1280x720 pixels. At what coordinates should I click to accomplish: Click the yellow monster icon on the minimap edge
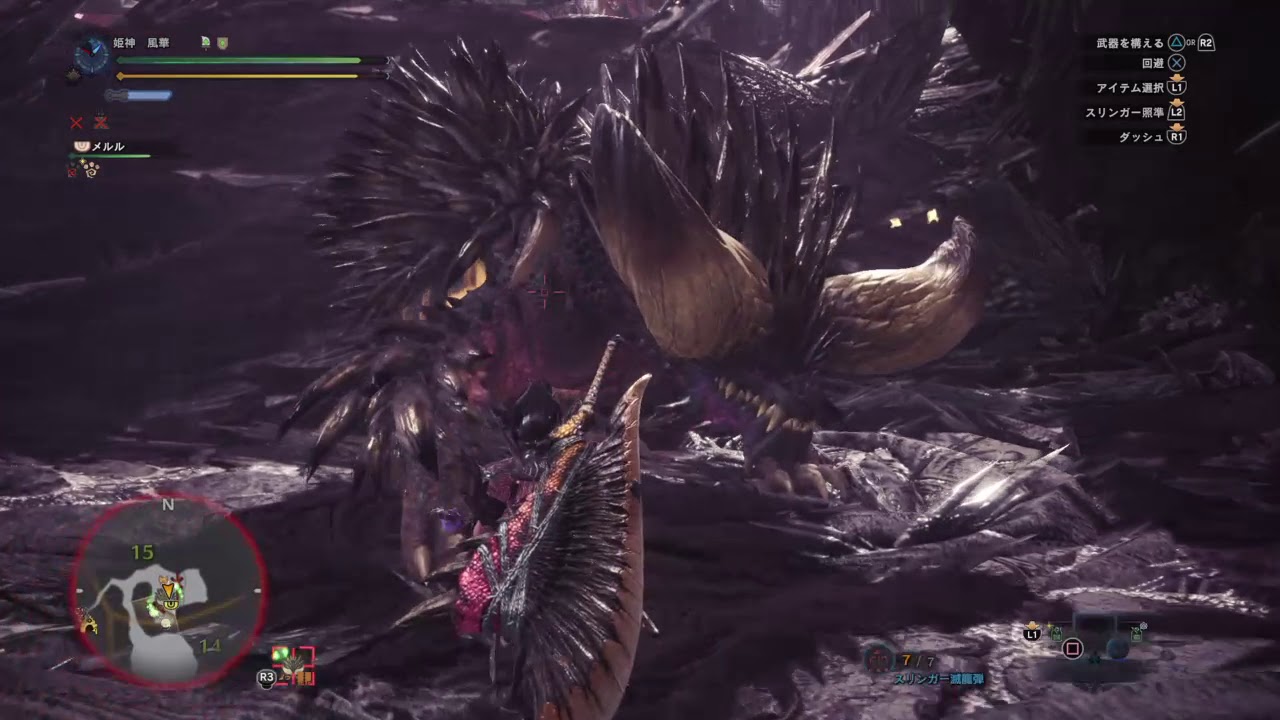90,625
